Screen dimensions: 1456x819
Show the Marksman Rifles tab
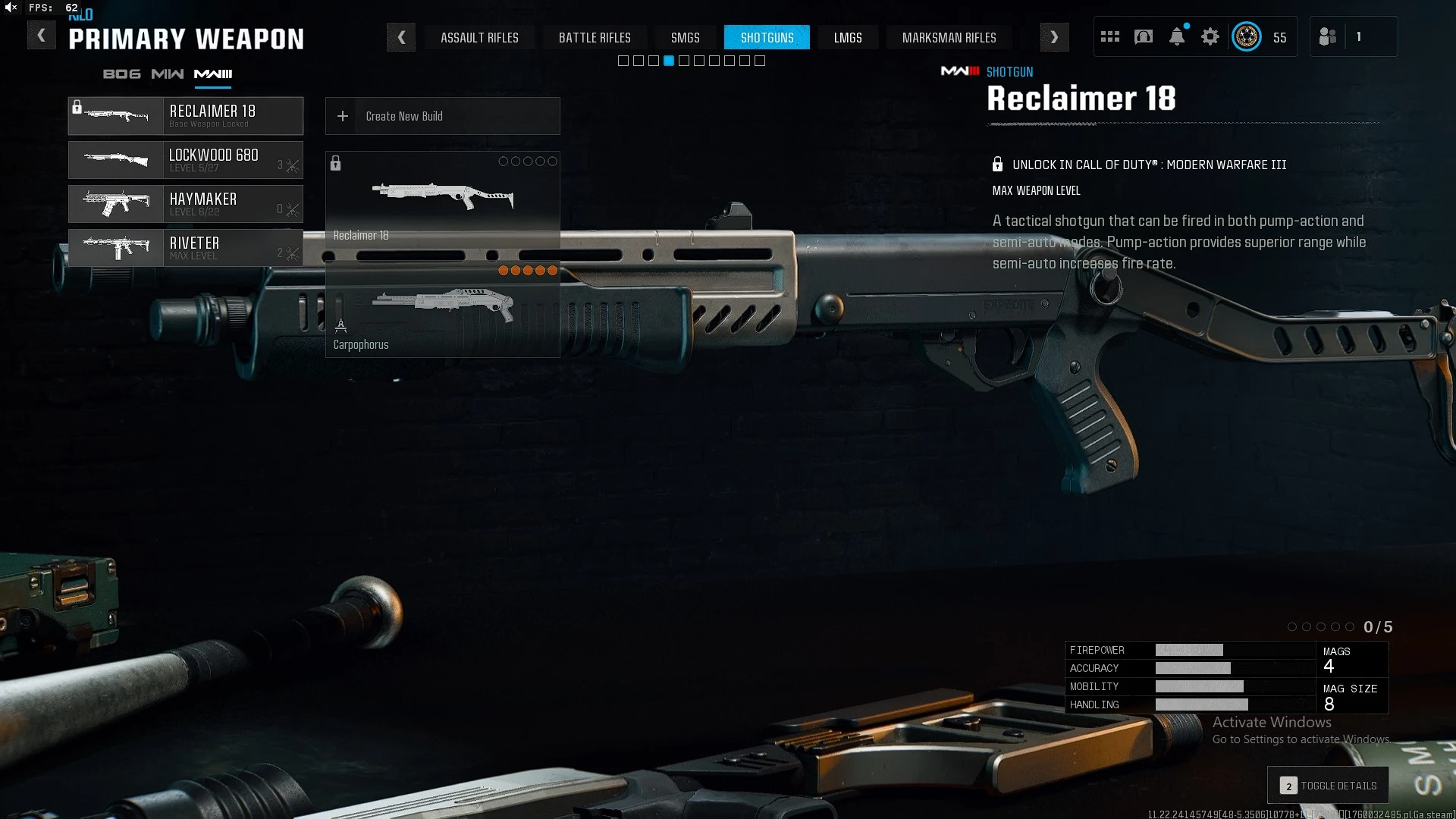[x=949, y=37]
